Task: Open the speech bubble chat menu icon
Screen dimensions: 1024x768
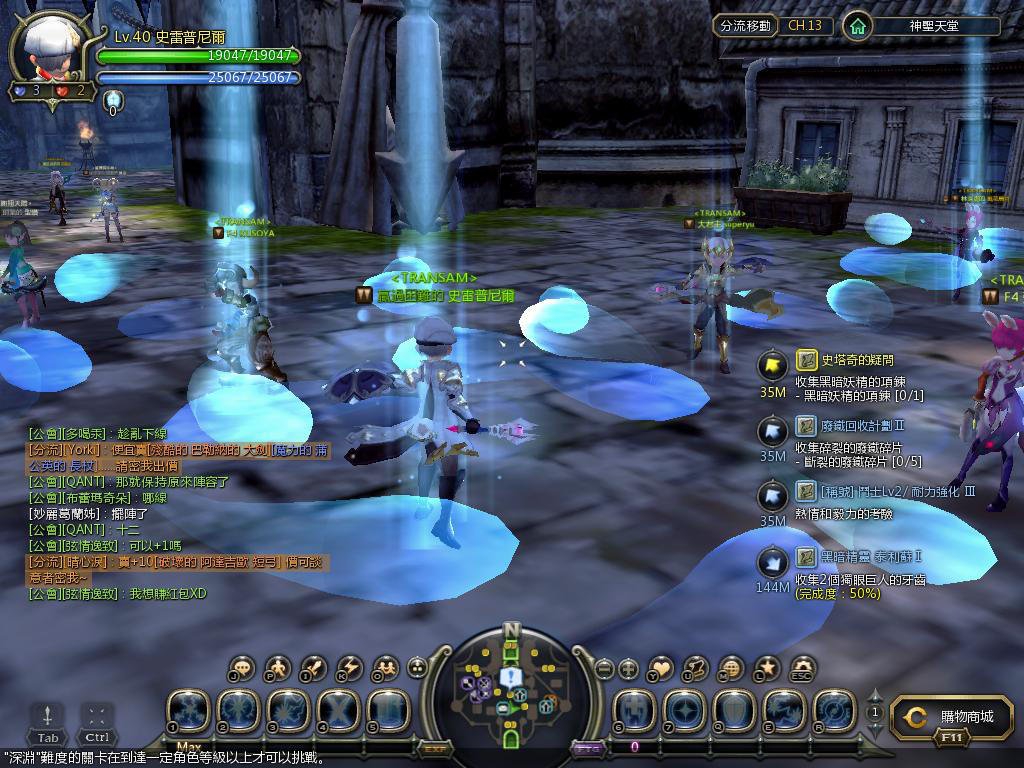Action: click(242, 667)
